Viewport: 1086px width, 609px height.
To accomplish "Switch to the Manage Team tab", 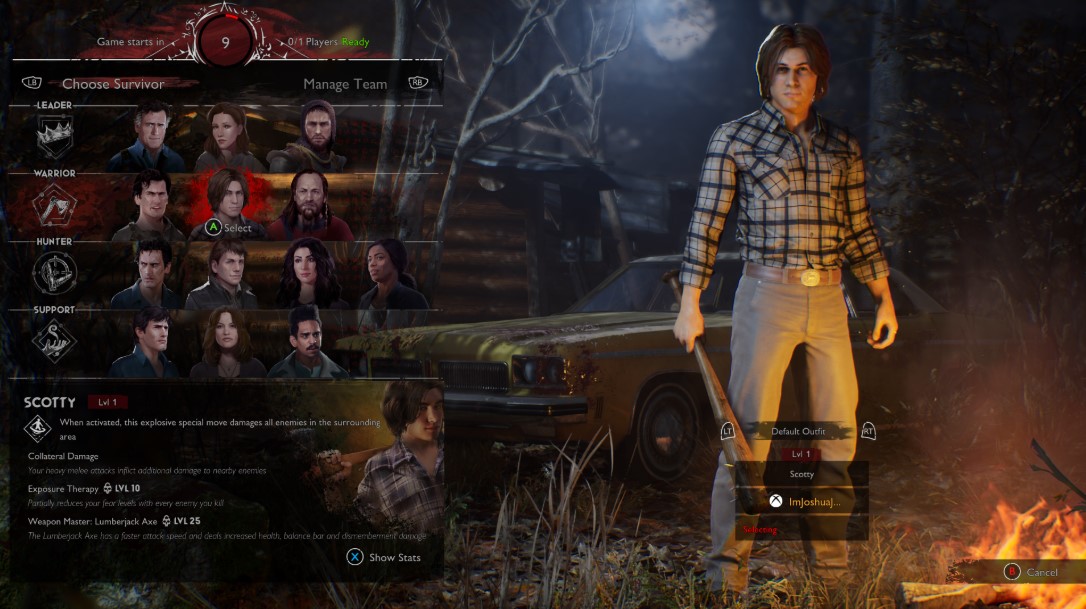I will [x=345, y=84].
